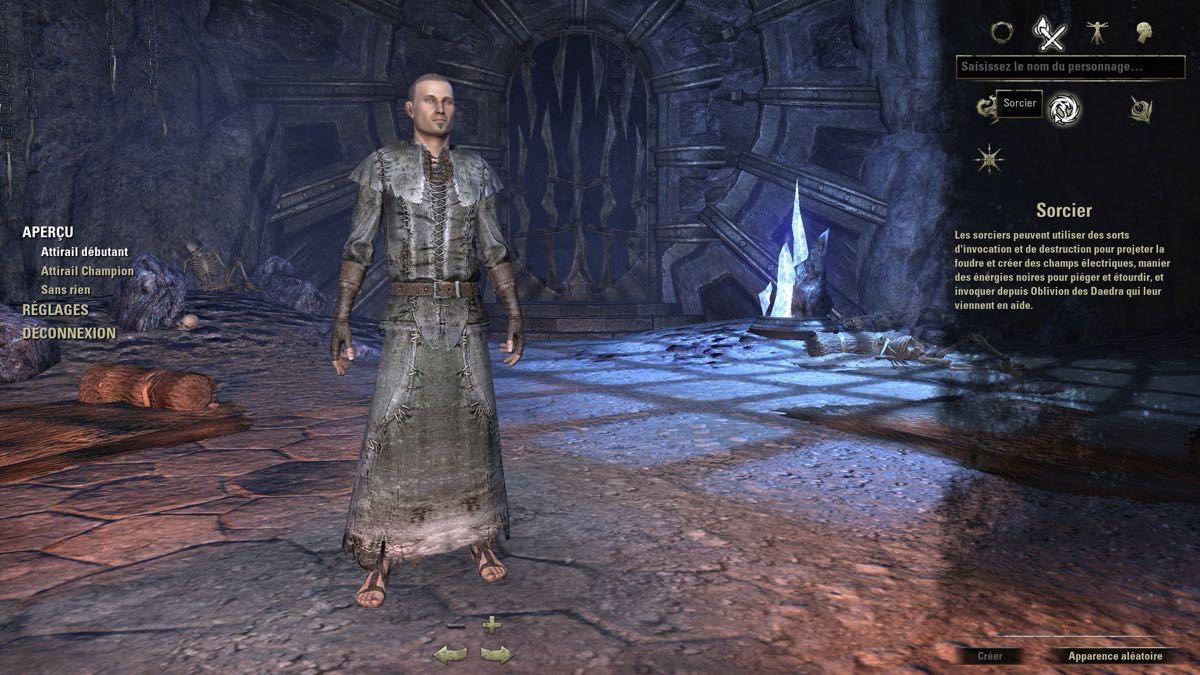
Task: Open the head profile face tab
Action: (x=1143, y=32)
